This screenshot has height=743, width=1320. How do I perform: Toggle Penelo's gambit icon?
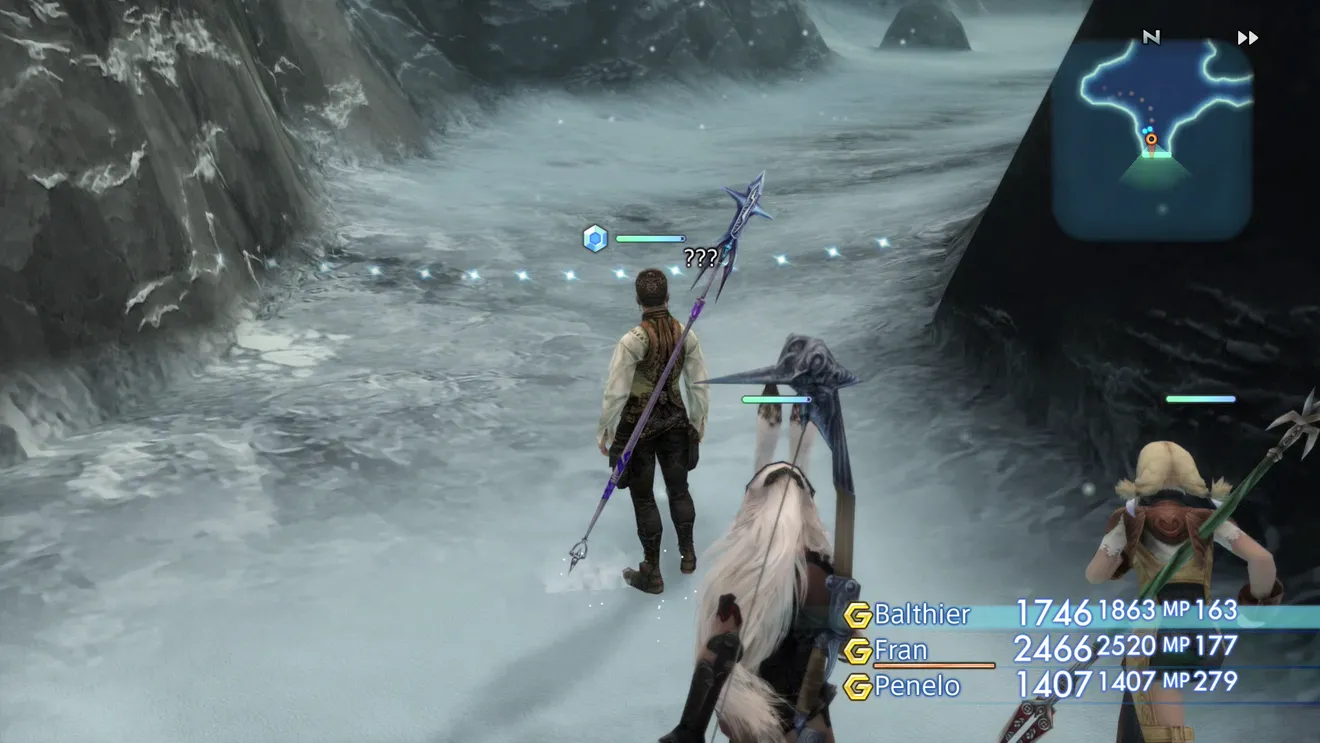point(857,687)
